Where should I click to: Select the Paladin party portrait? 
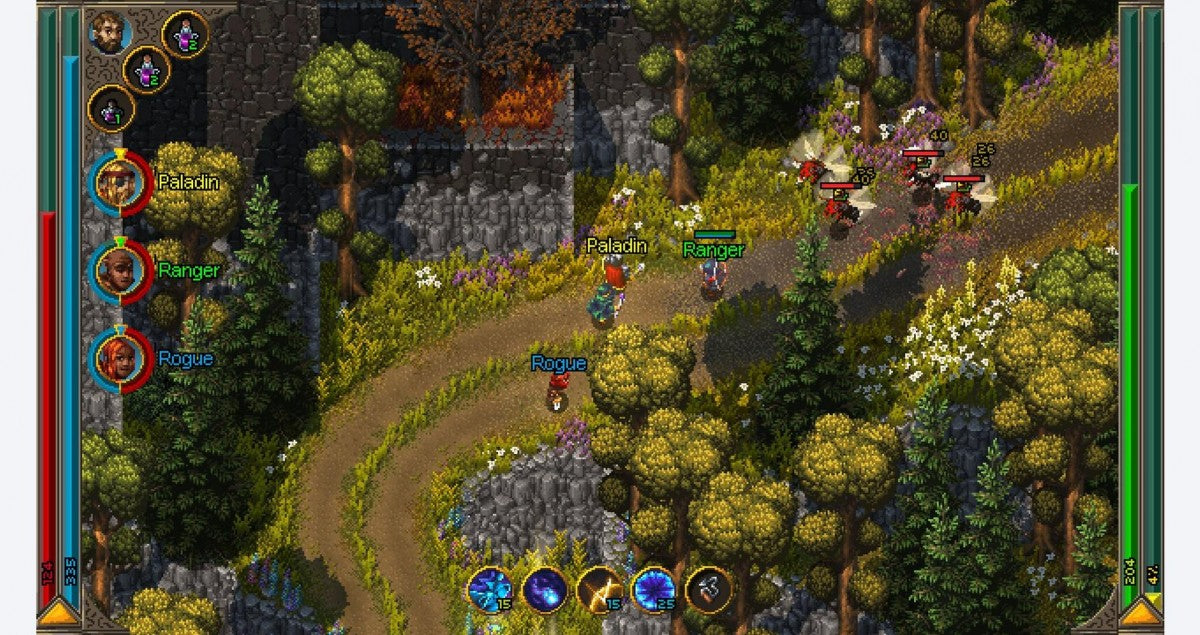coord(120,183)
